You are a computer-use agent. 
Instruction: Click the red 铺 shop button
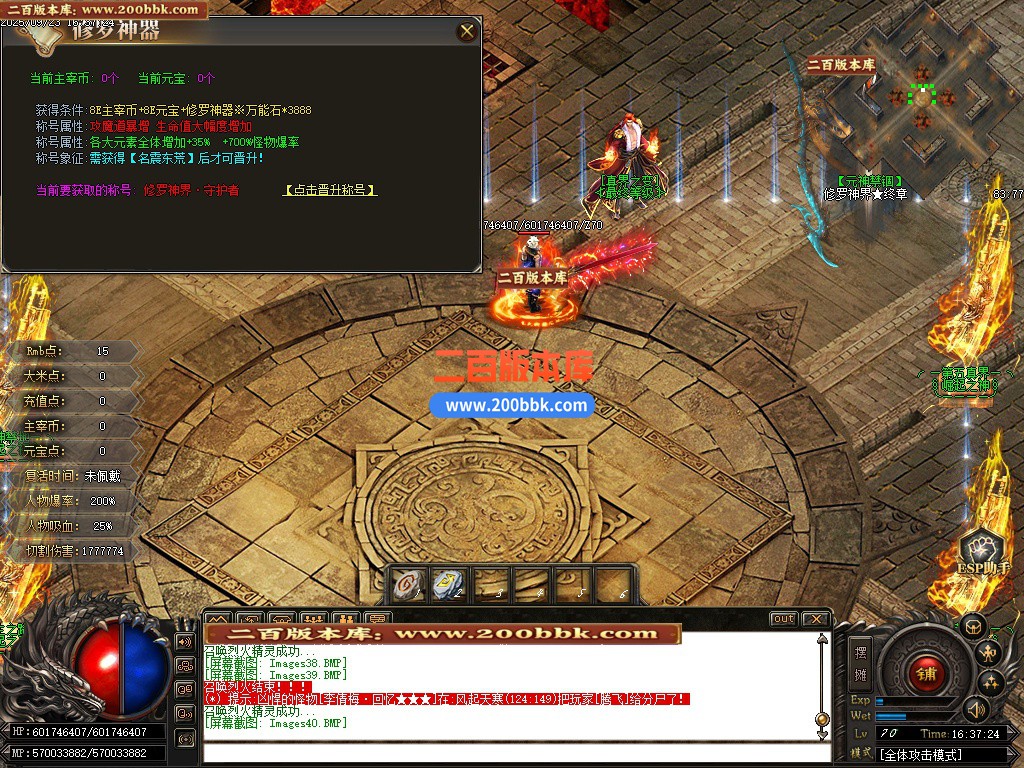pyautogui.click(x=925, y=673)
